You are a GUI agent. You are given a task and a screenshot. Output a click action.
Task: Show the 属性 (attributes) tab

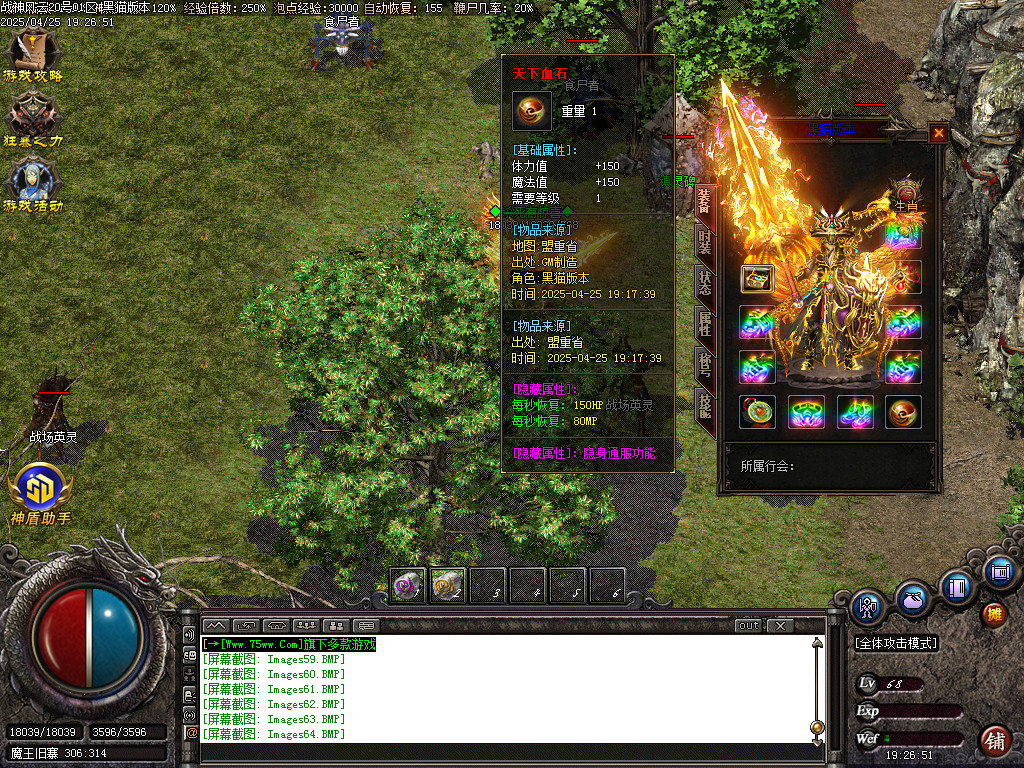pyautogui.click(x=705, y=324)
